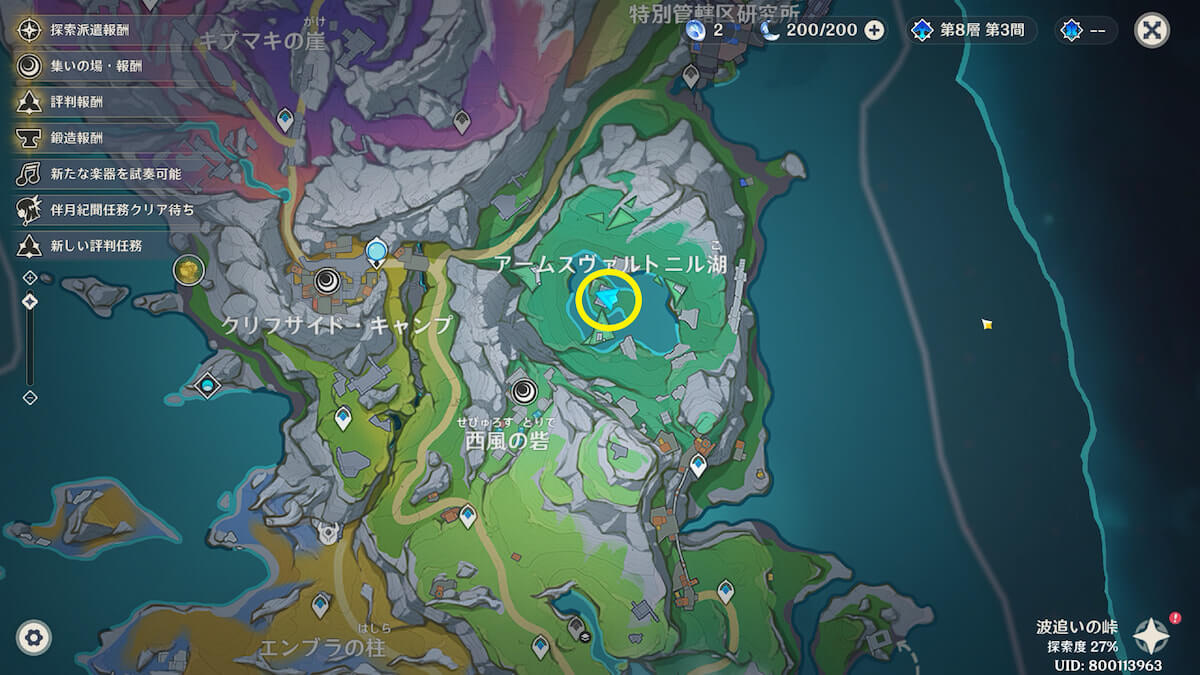Image resolution: width=1200 pixels, height=675 pixels.
Task: Click the yellow-circled marker on the lake
Action: pyautogui.click(x=607, y=298)
